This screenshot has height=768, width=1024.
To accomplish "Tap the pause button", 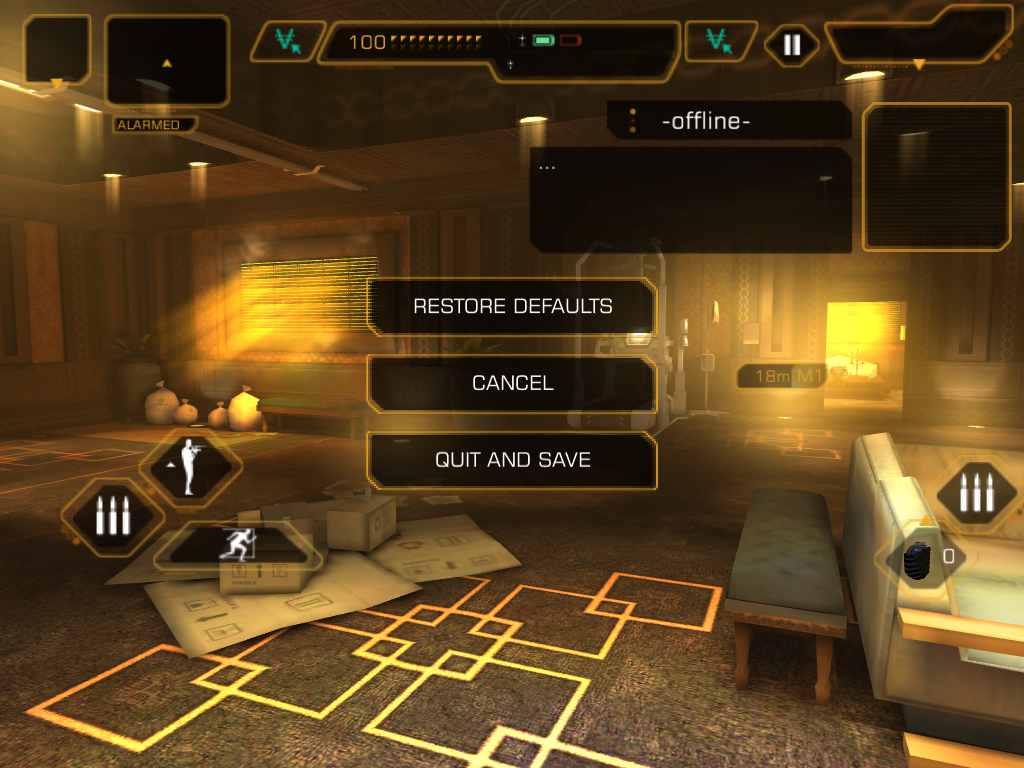I will [x=791, y=45].
